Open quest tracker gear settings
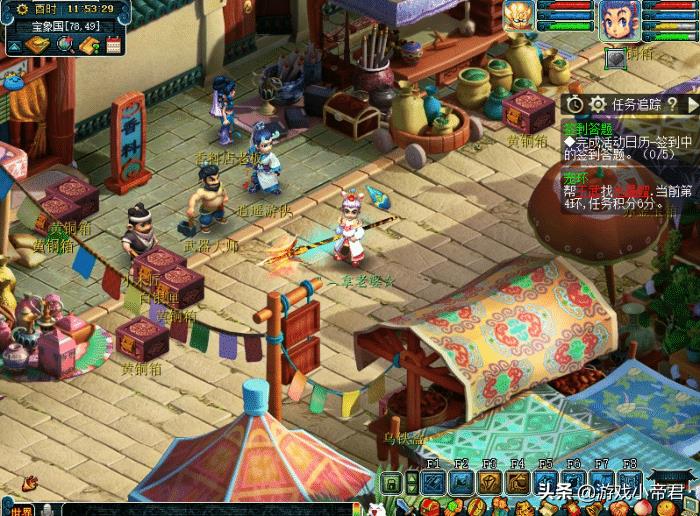This screenshot has height=516, width=700. (598, 103)
